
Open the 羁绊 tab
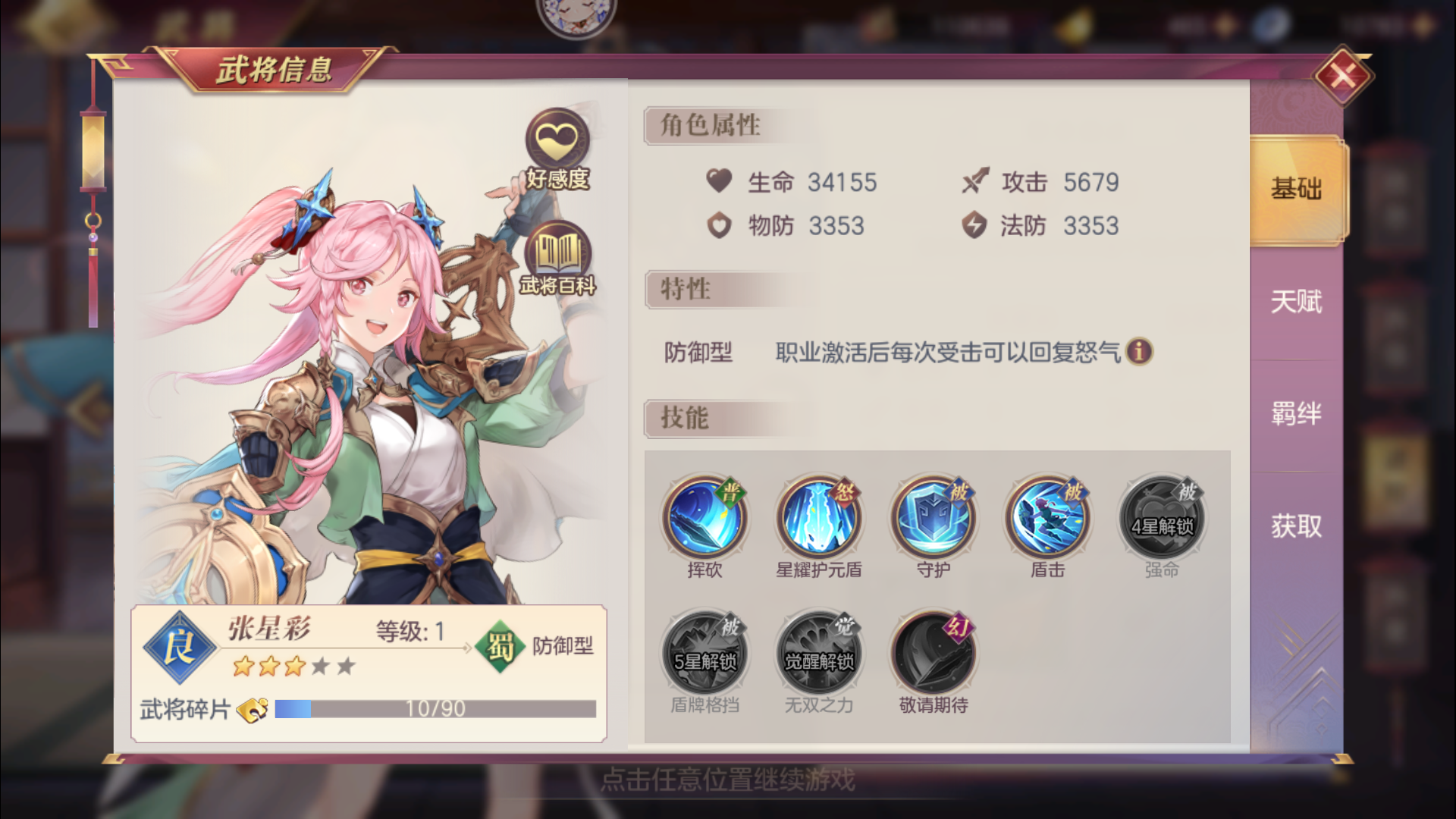click(1297, 413)
